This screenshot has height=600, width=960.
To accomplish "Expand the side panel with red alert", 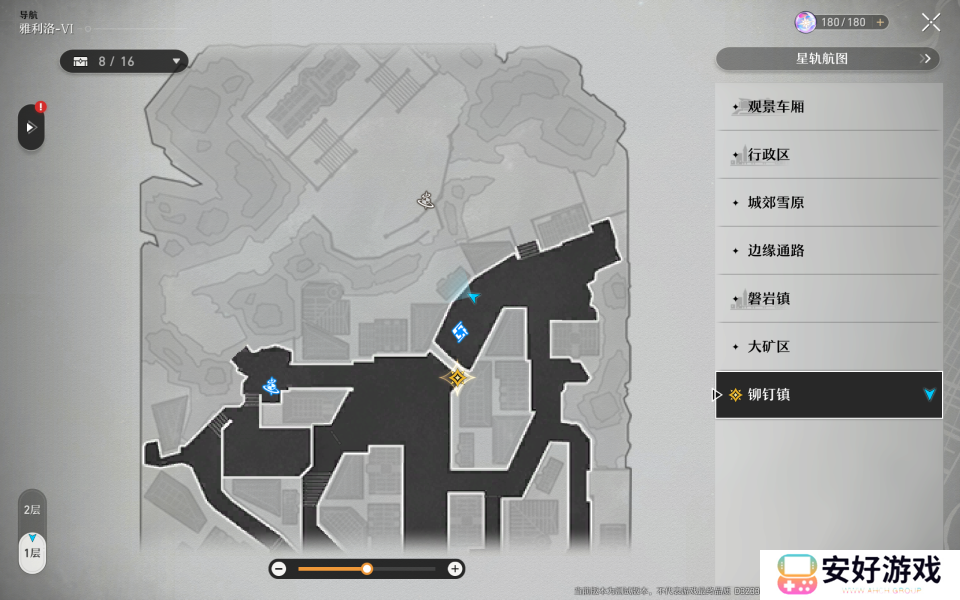I will coord(31,127).
